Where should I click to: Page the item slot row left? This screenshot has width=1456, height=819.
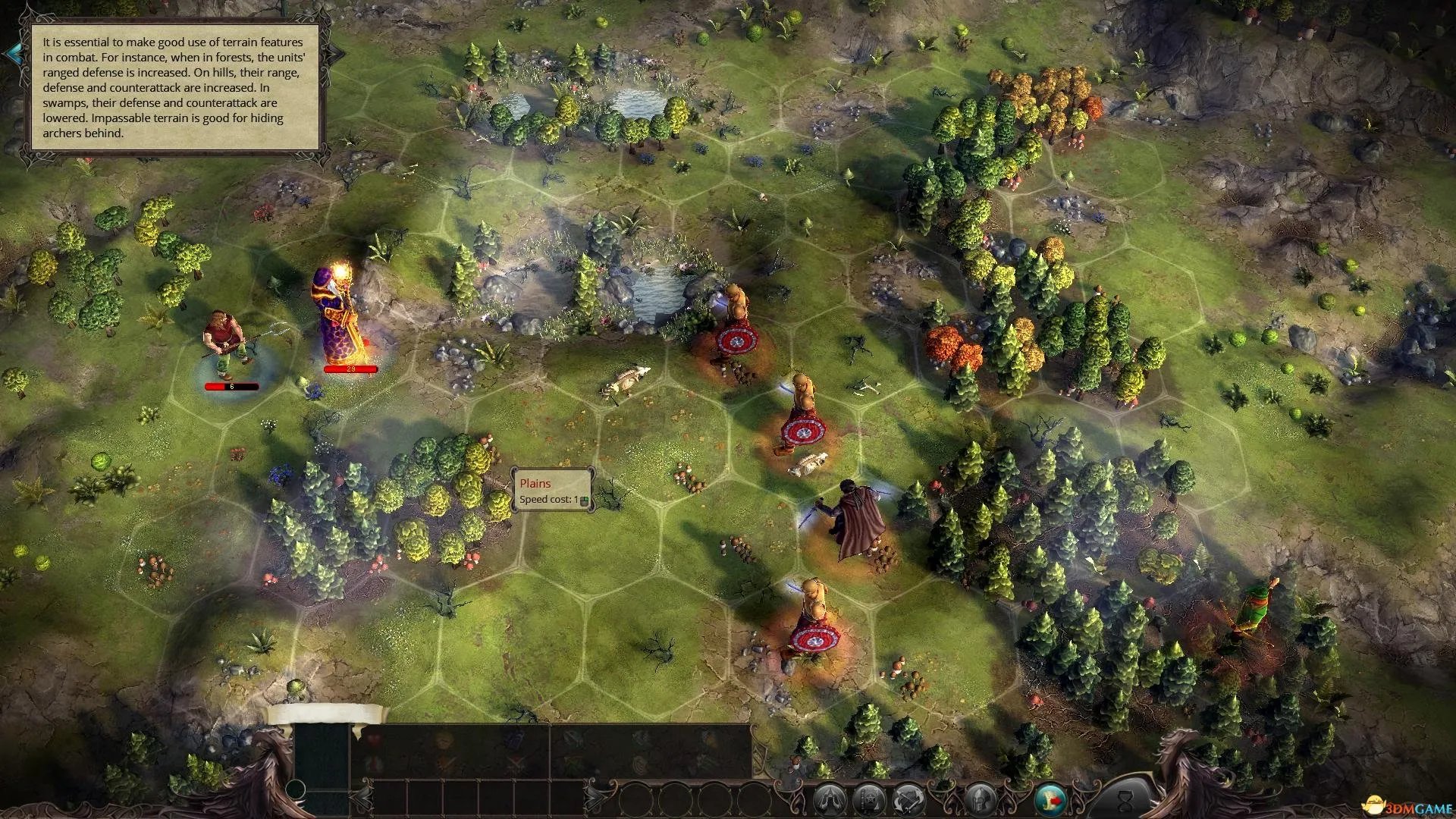pyautogui.click(x=363, y=797)
